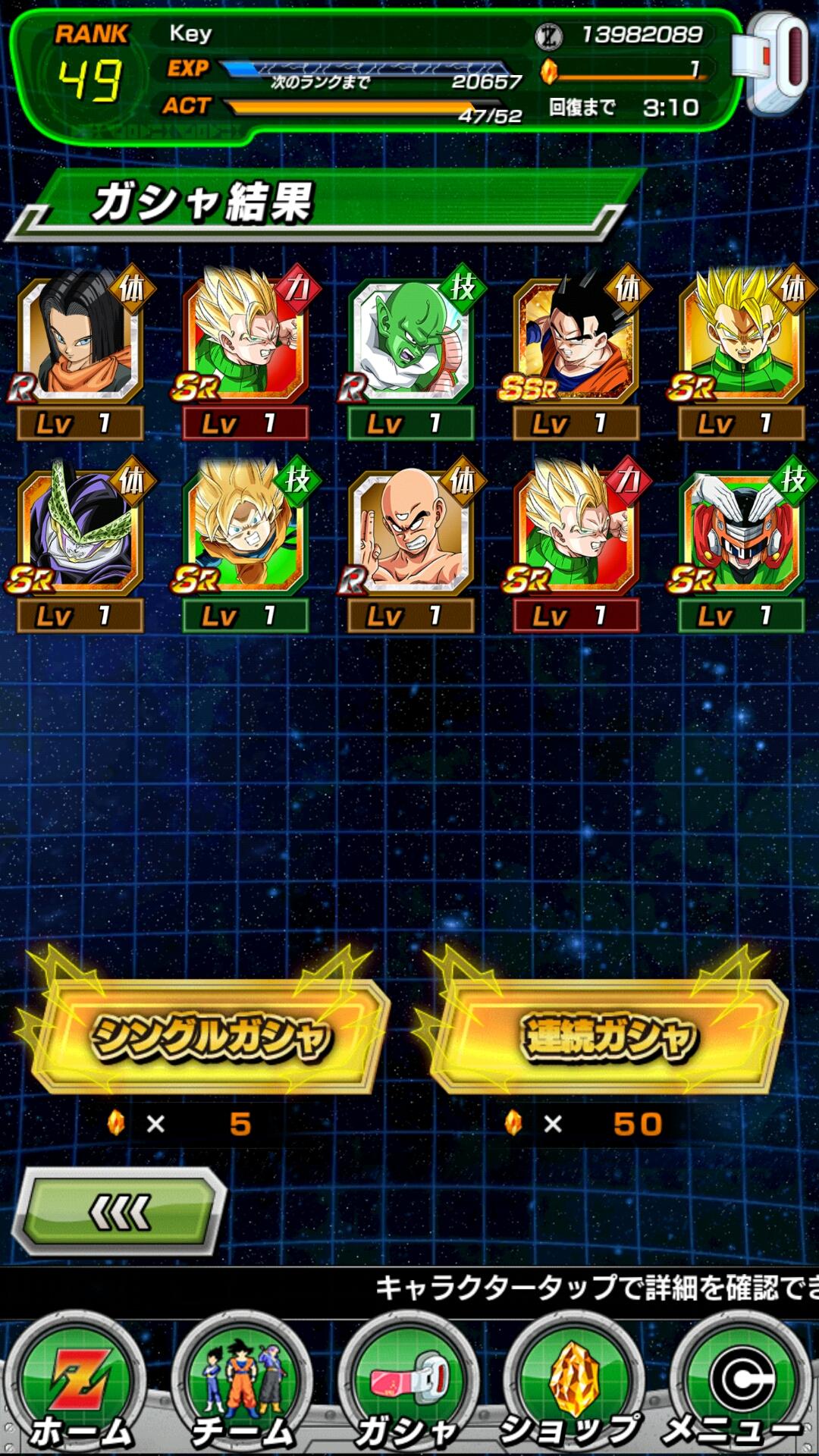View the green Namekian R card

(410, 337)
